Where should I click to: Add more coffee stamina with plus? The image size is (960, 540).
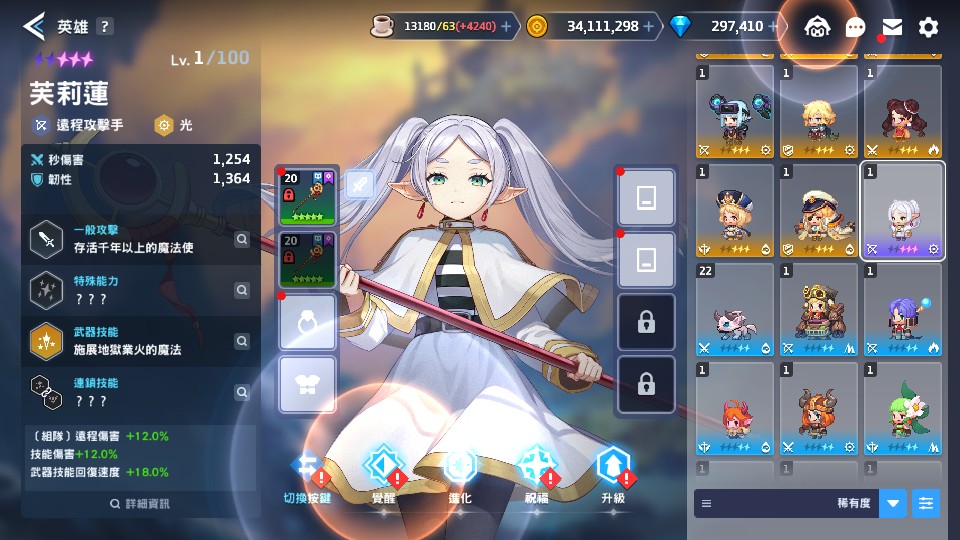[x=506, y=26]
